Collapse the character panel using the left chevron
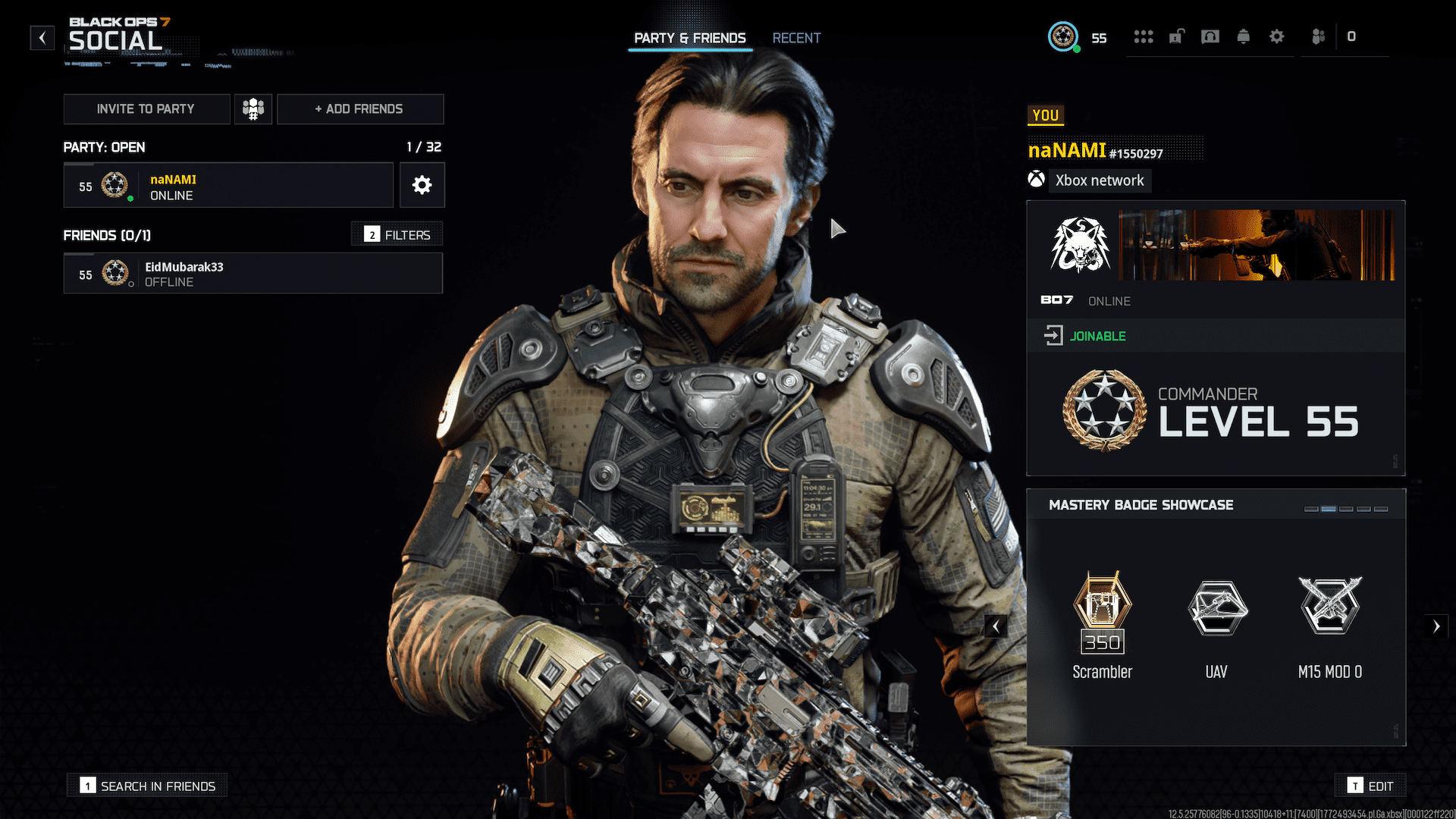1456x819 pixels. point(996,626)
